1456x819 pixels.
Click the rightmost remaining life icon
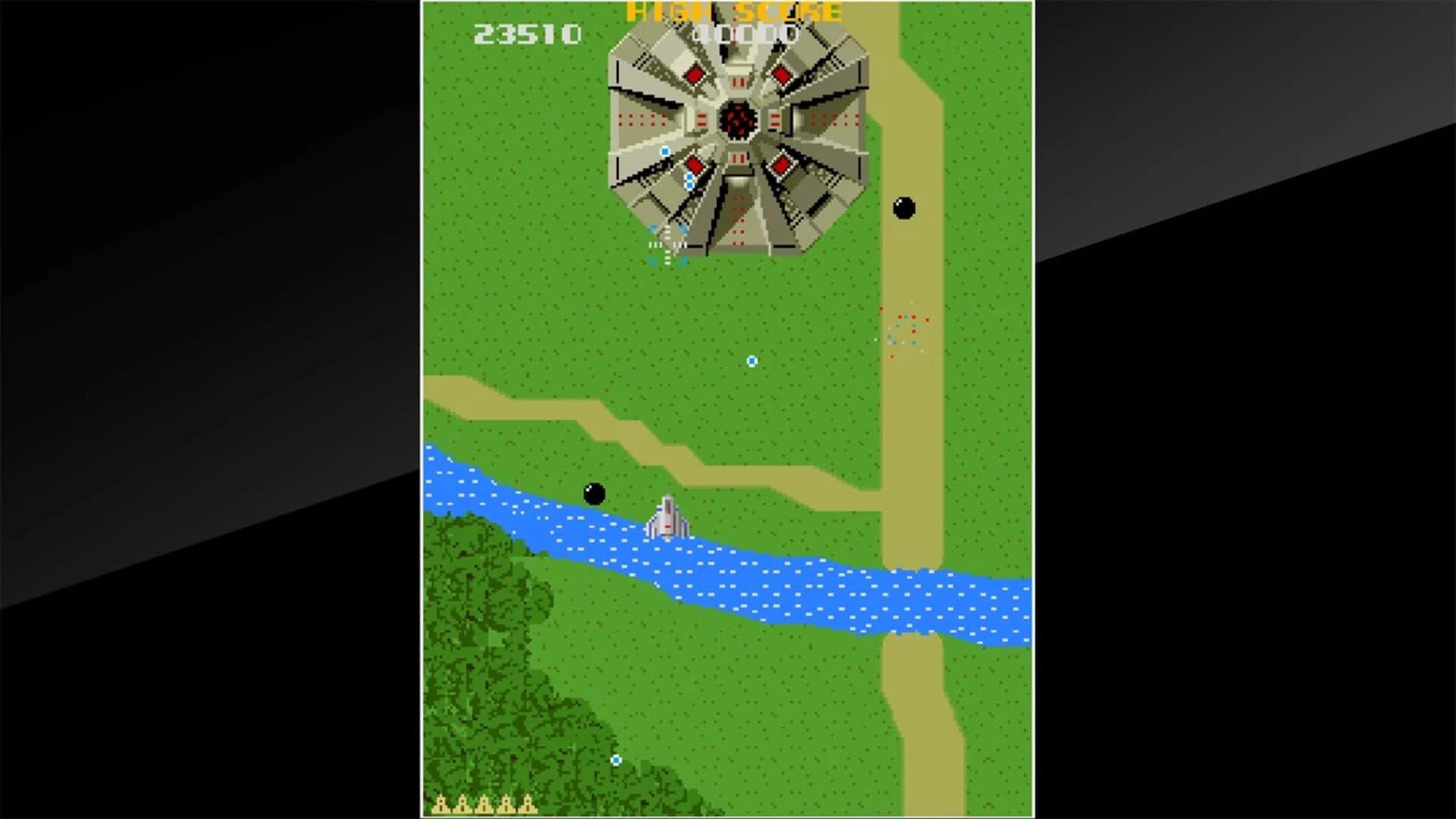pyautogui.click(x=528, y=805)
